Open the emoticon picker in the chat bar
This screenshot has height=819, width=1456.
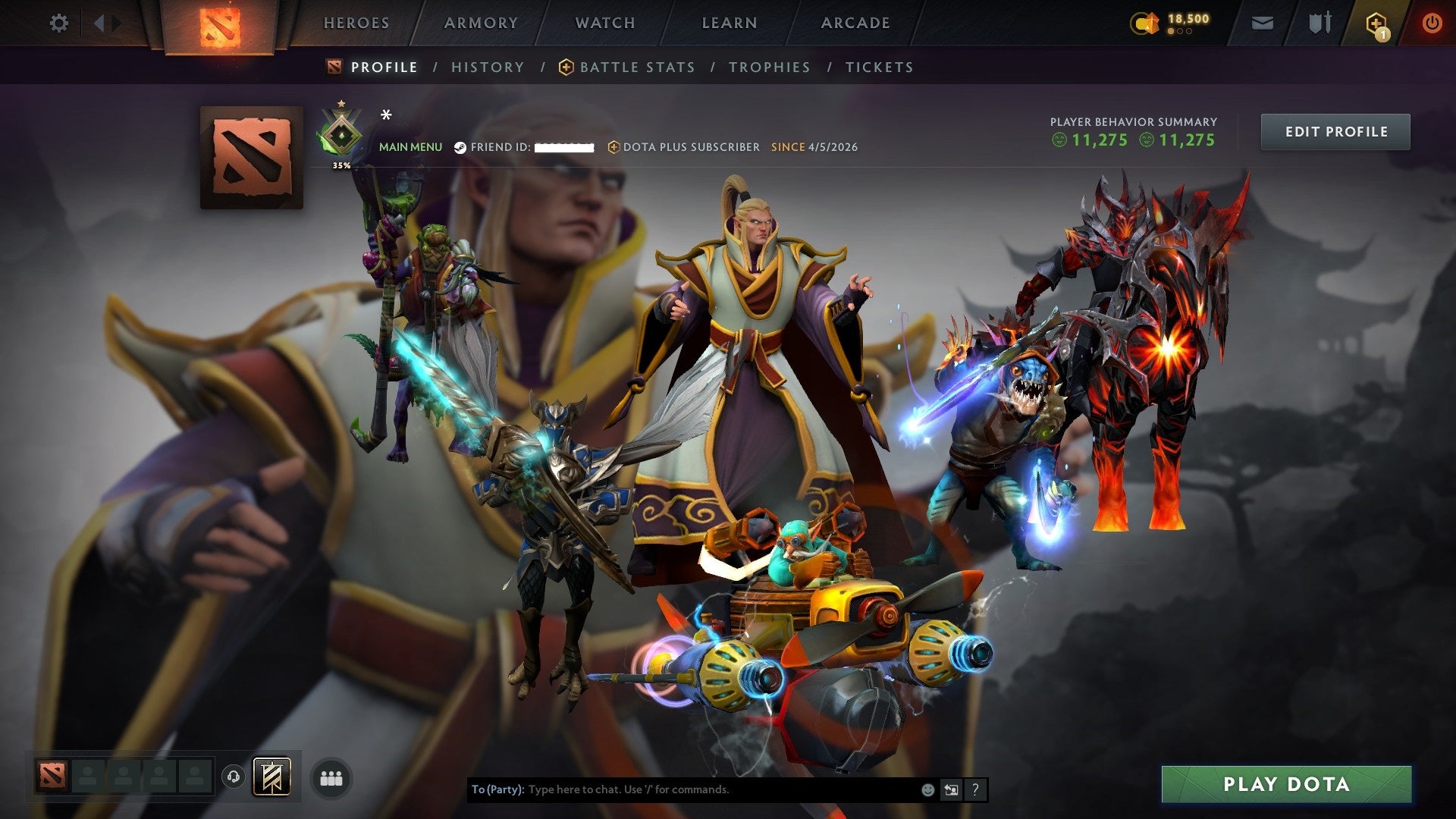click(x=927, y=789)
